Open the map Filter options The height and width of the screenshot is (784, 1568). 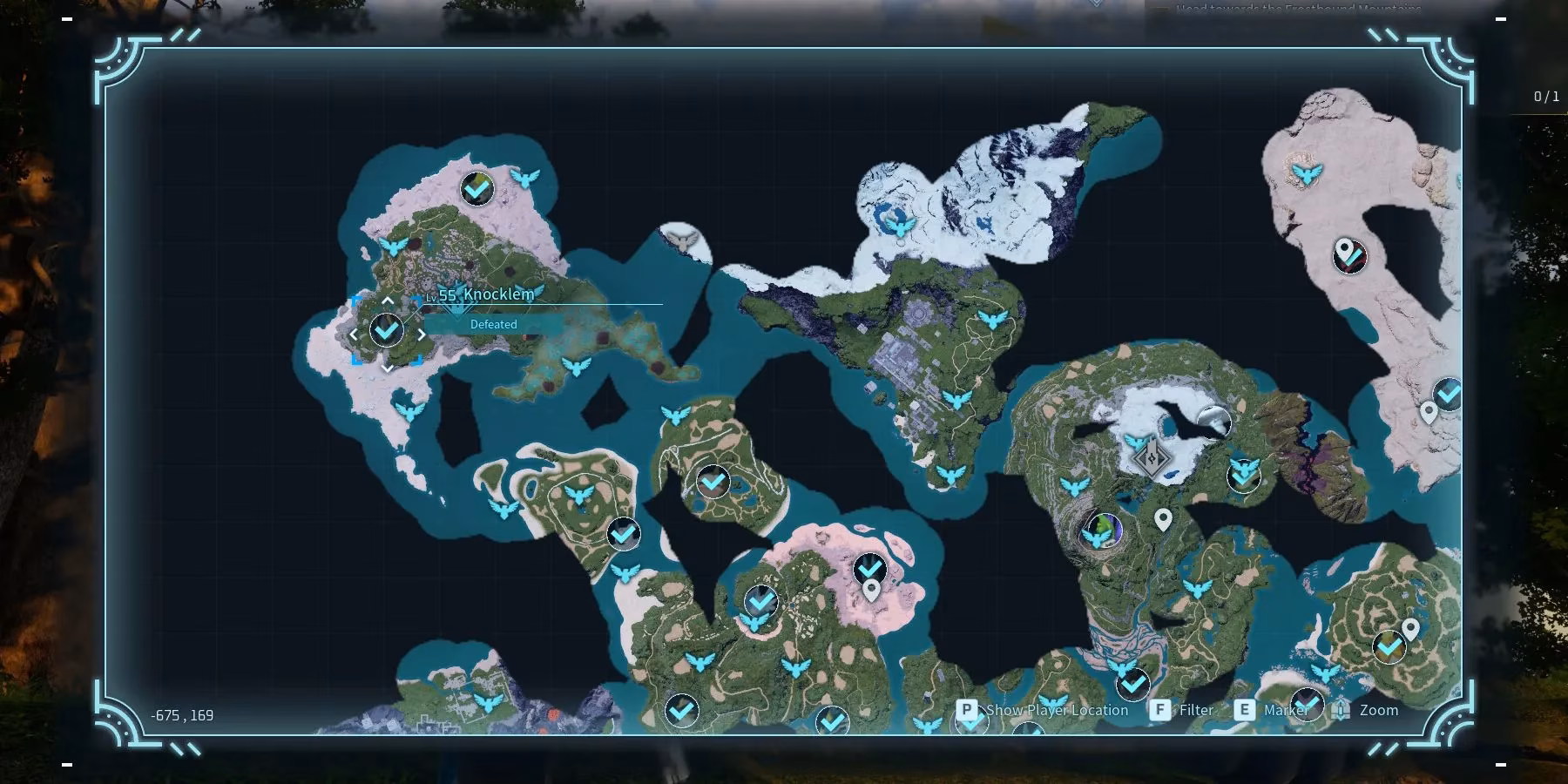(x=1195, y=710)
